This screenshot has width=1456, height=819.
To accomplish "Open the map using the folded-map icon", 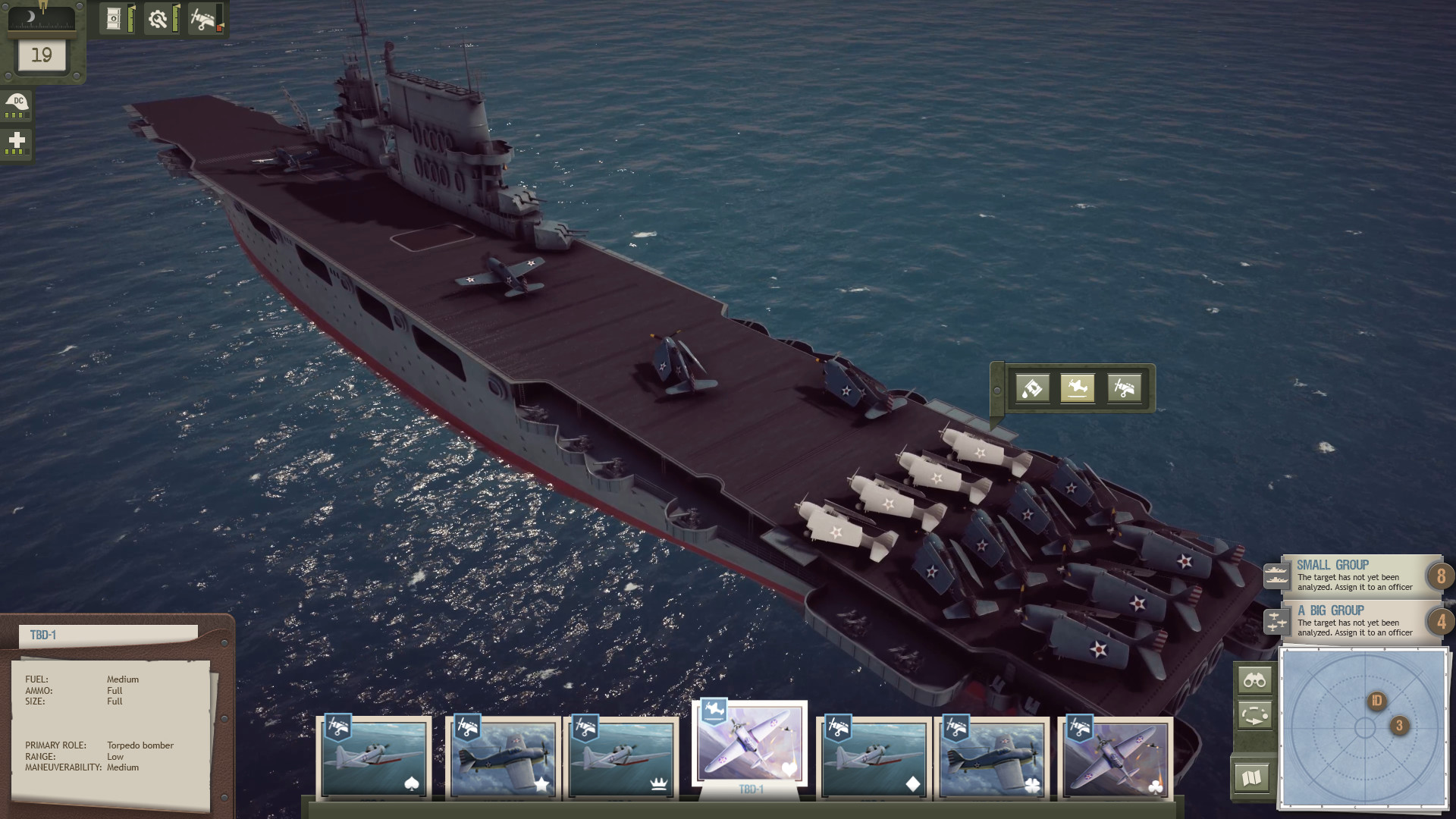I will pos(1252,776).
